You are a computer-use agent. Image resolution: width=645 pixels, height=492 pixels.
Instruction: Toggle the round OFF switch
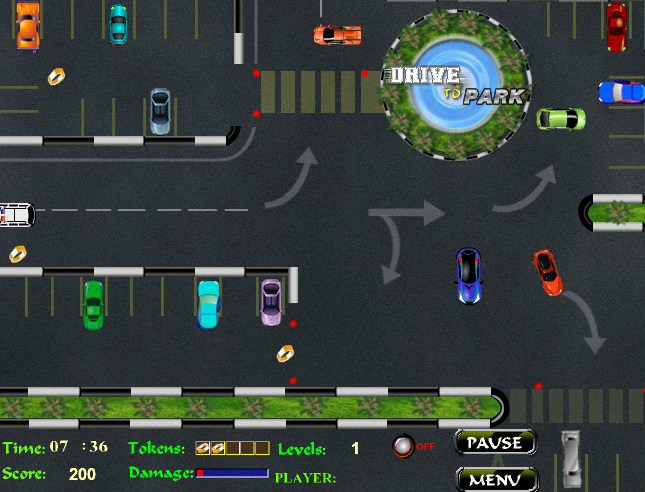point(404,446)
